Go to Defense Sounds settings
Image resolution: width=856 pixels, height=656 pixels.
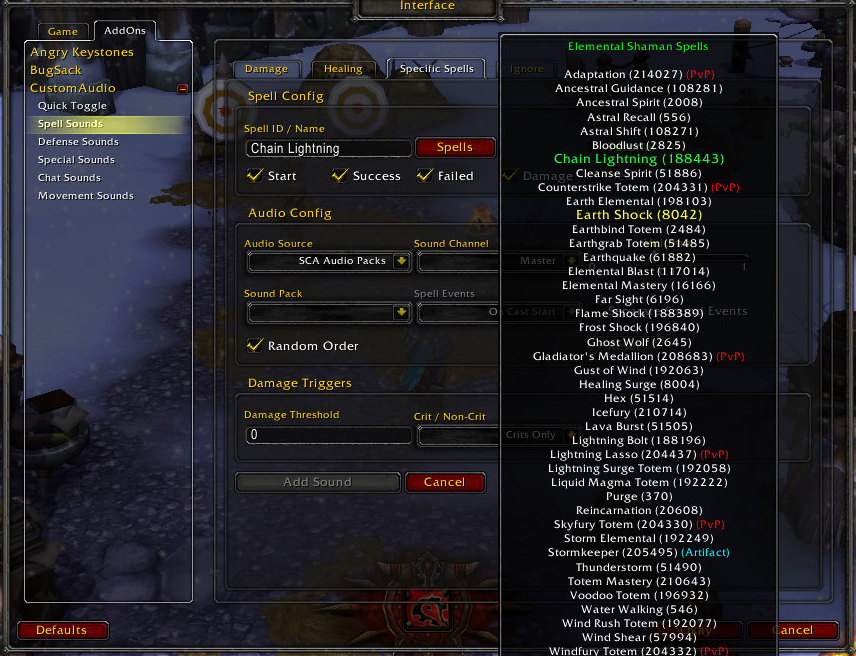click(78, 142)
